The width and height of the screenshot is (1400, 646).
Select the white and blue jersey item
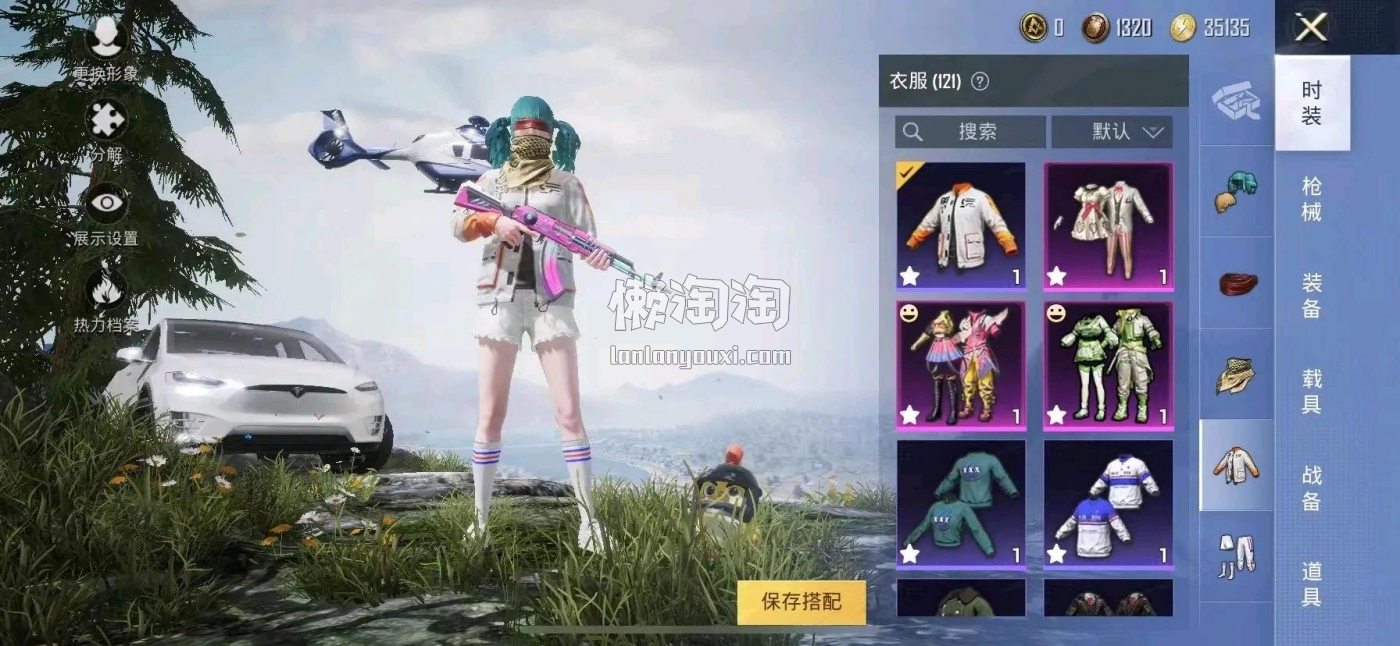pos(1108,504)
